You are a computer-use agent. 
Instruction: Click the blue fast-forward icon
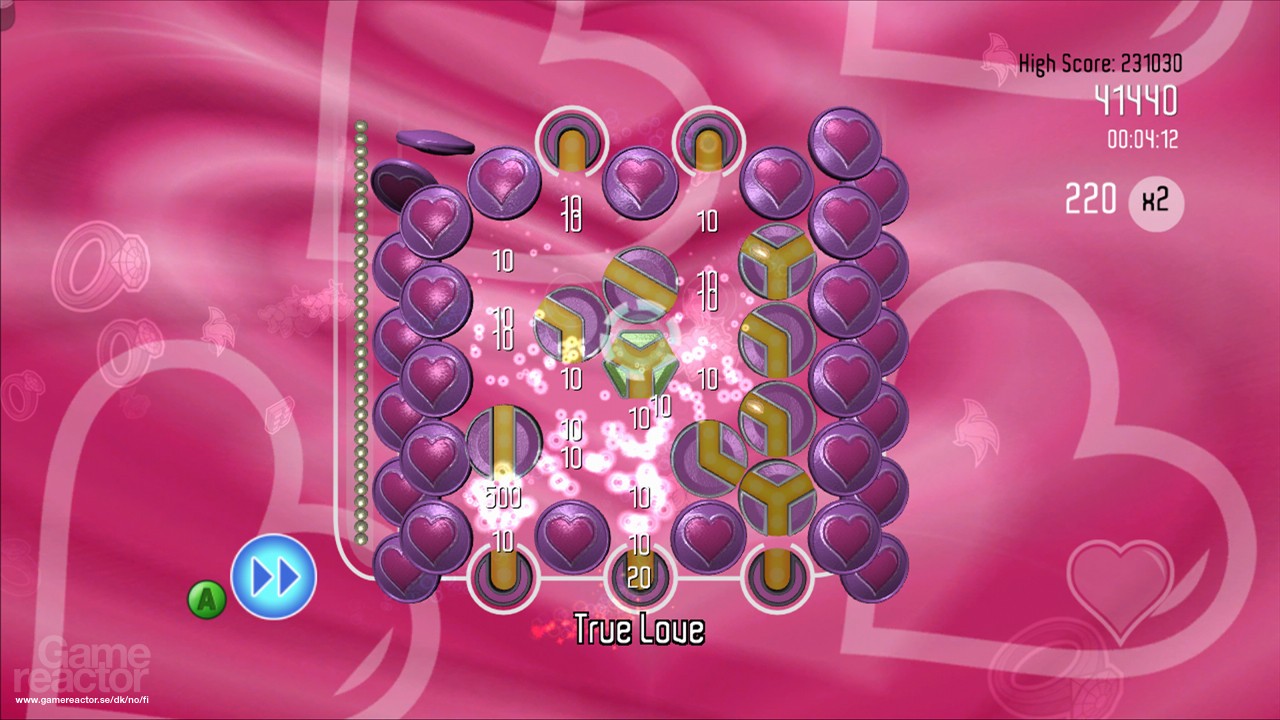(275, 575)
